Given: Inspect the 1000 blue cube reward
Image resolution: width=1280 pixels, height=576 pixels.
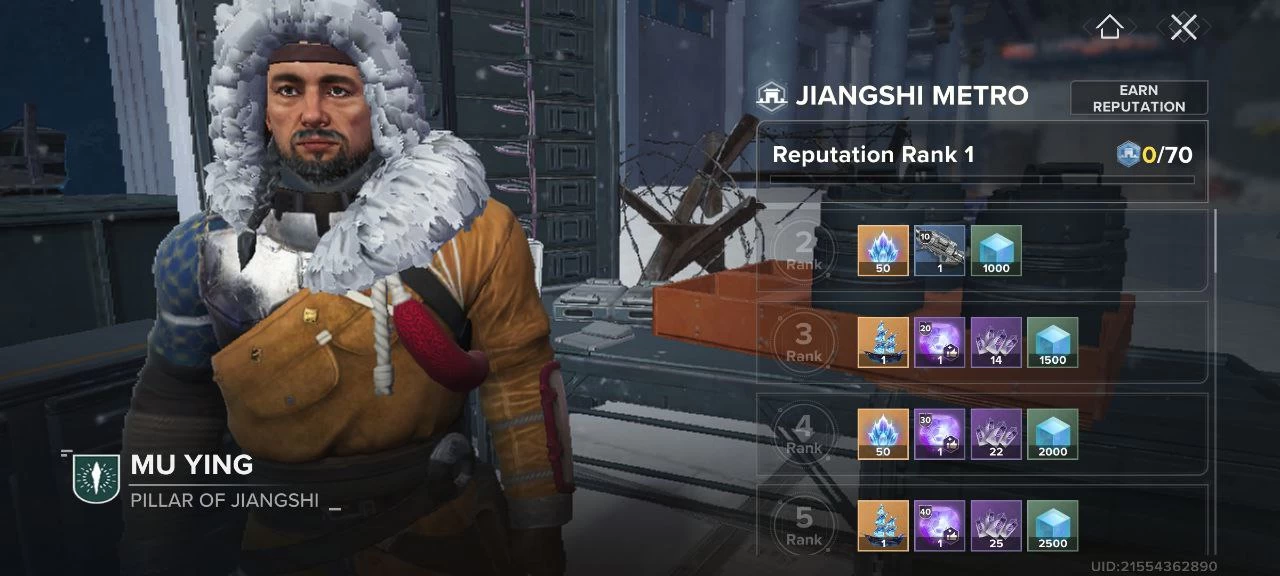Looking at the screenshot, I should coord(996,250).
